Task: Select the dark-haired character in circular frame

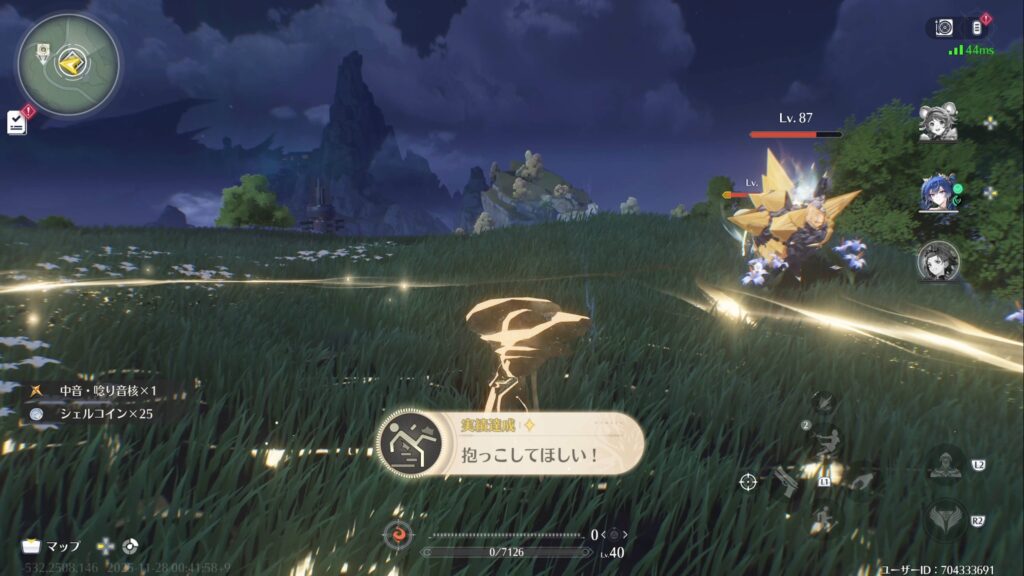Action: tap(938, 261)
